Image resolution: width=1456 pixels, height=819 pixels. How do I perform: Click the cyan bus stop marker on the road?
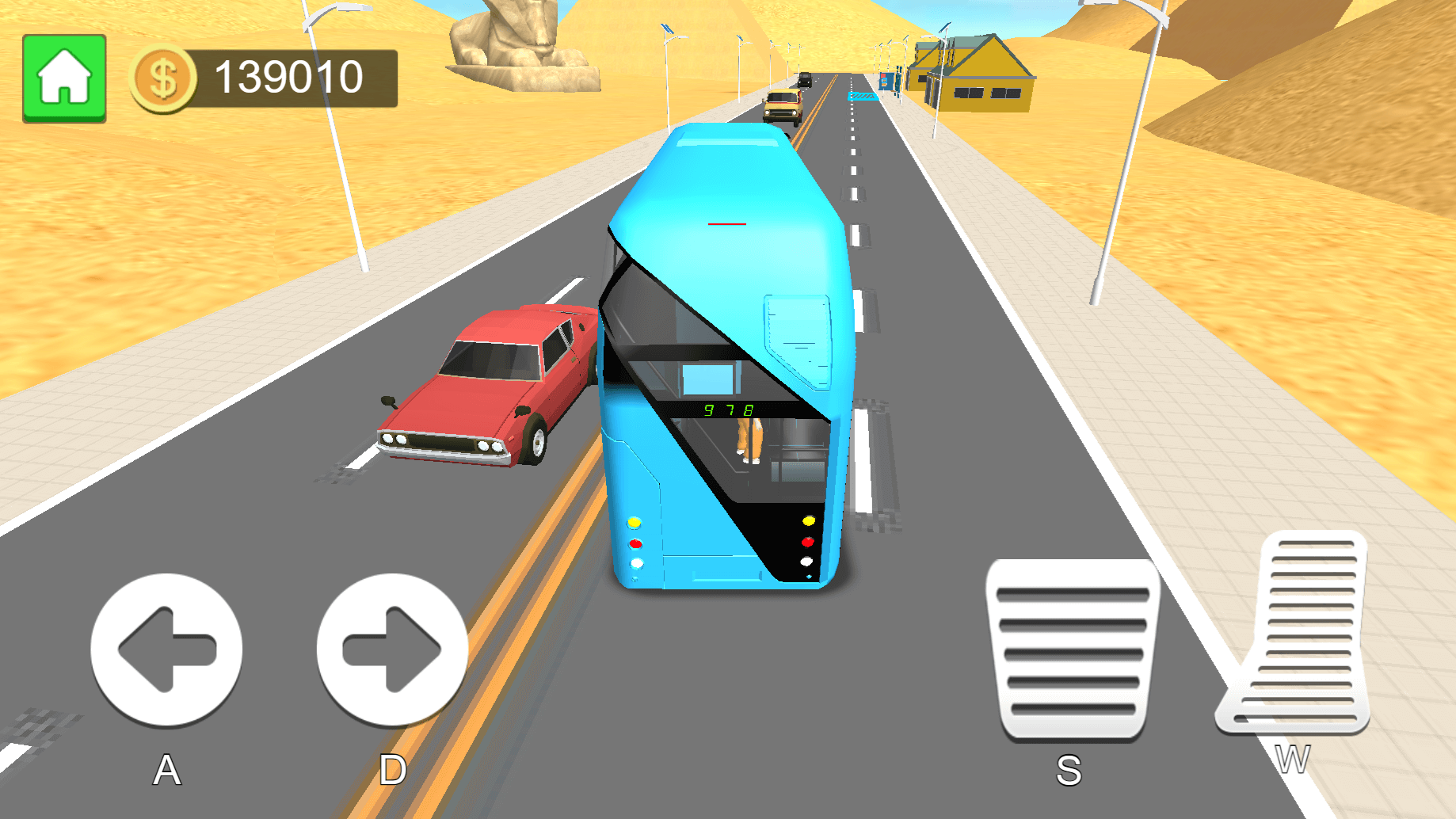[x=863, y=97]
